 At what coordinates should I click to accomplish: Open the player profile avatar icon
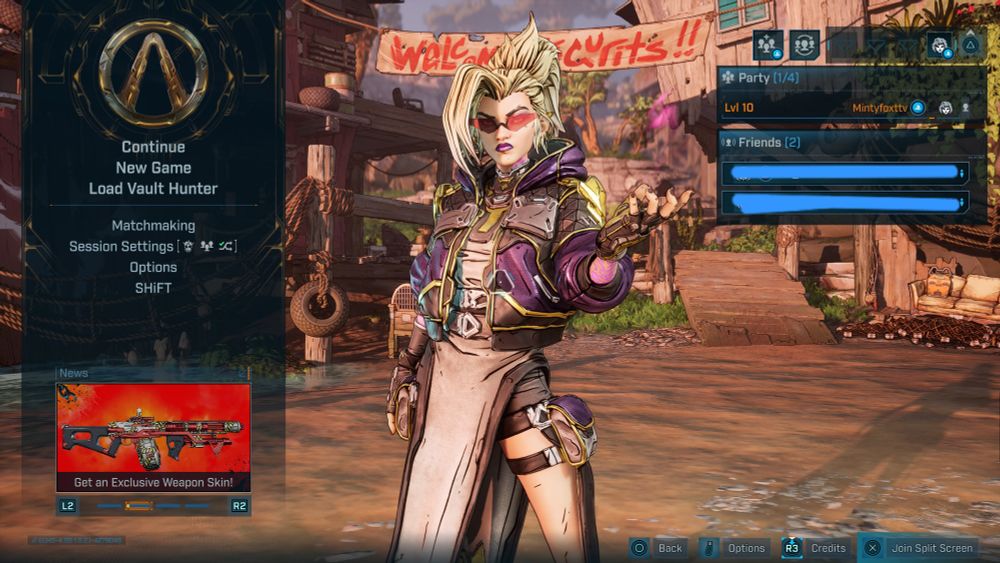tap(939, 45)
